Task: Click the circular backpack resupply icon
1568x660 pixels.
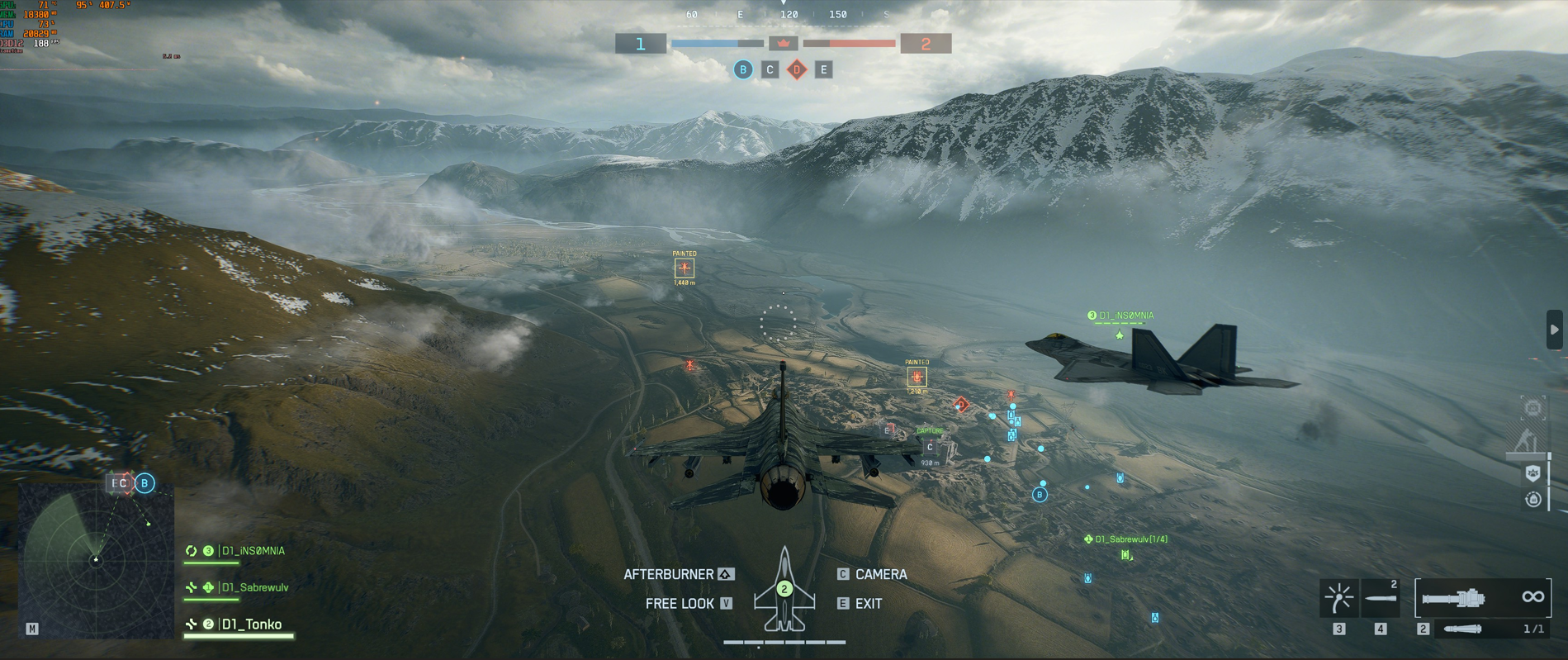Action: click(1533, 499)
